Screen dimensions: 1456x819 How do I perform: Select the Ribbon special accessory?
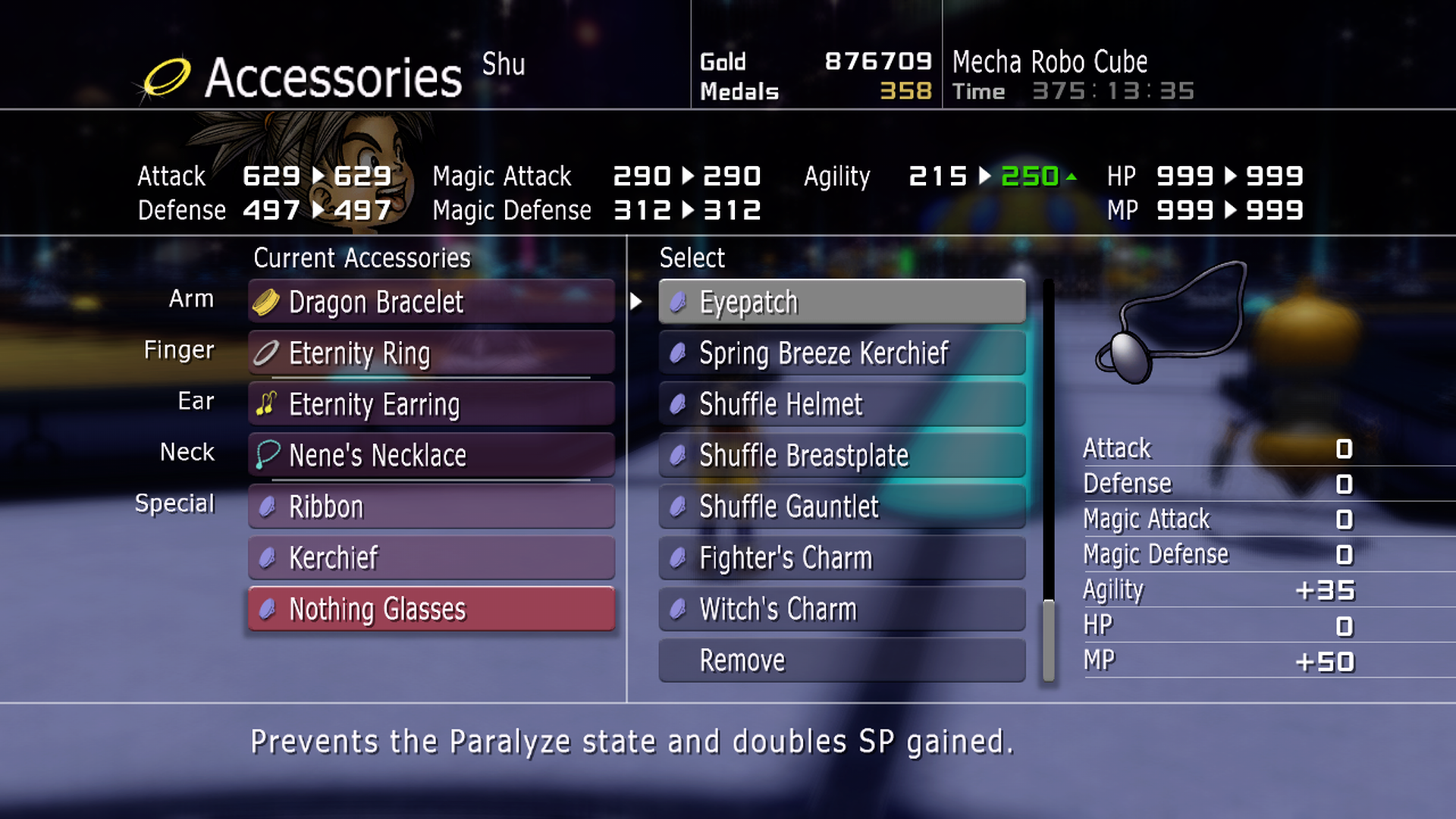431,507
